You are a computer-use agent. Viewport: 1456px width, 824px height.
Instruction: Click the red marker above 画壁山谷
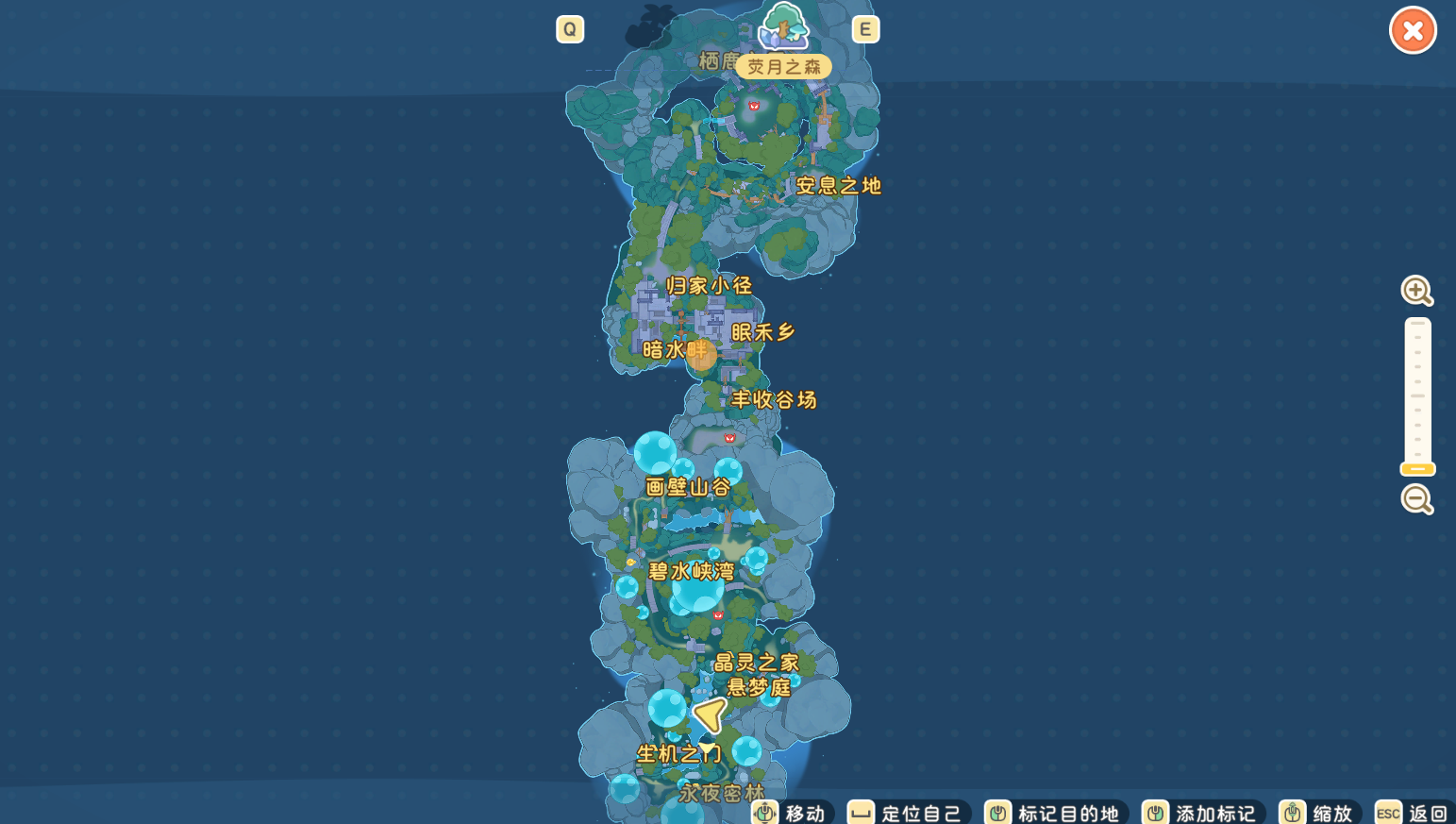pyautogui.click(x=728, y=437)
